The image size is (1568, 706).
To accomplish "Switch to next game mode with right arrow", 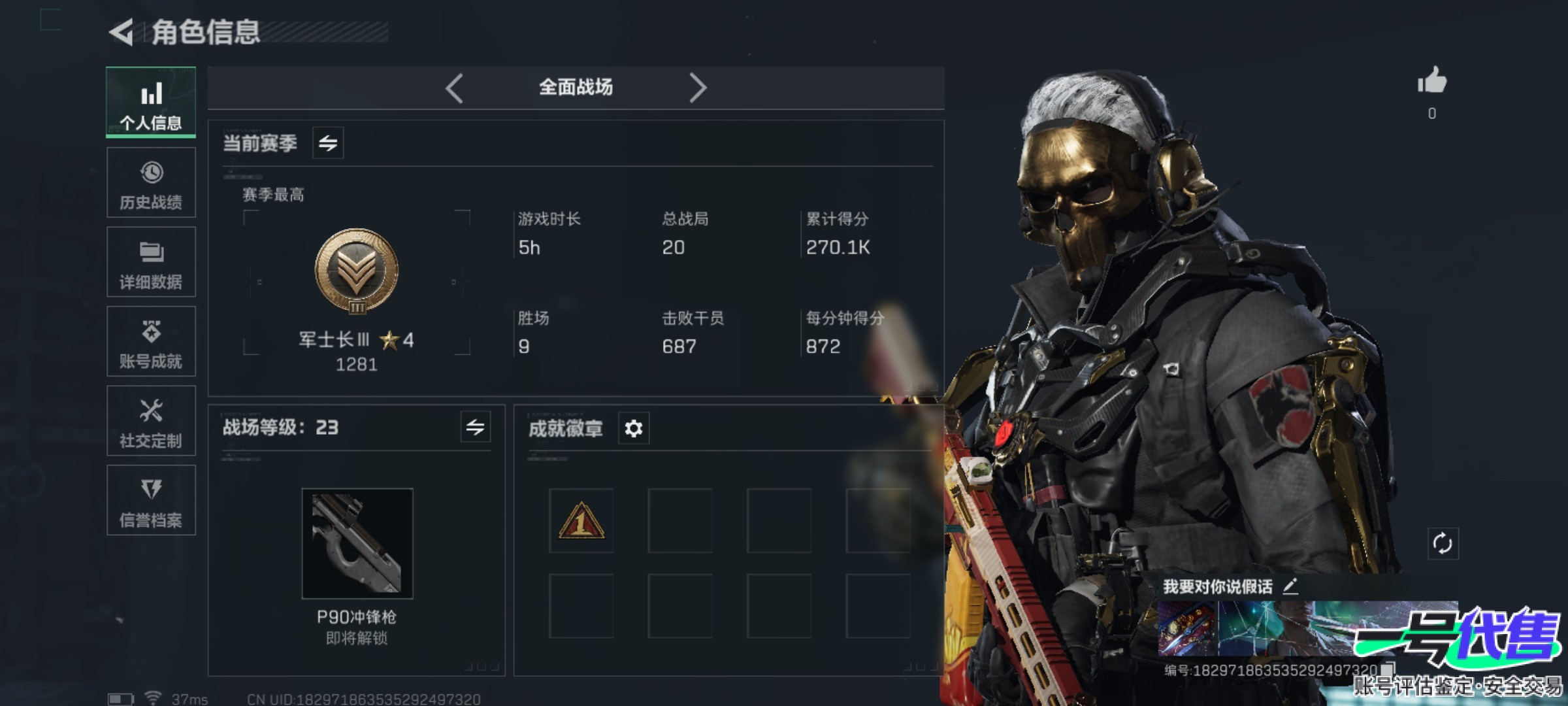I will click(698, 88).
